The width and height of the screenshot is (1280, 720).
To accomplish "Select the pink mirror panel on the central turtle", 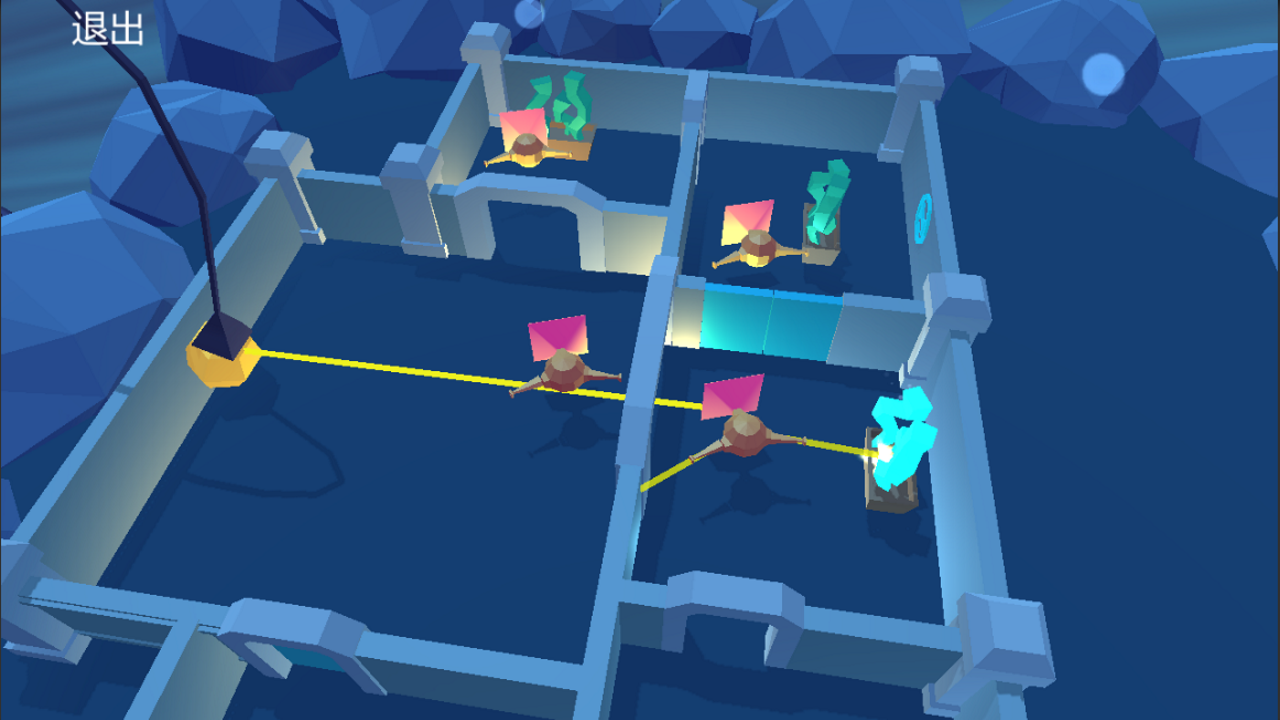I will (x=556, y=334).
